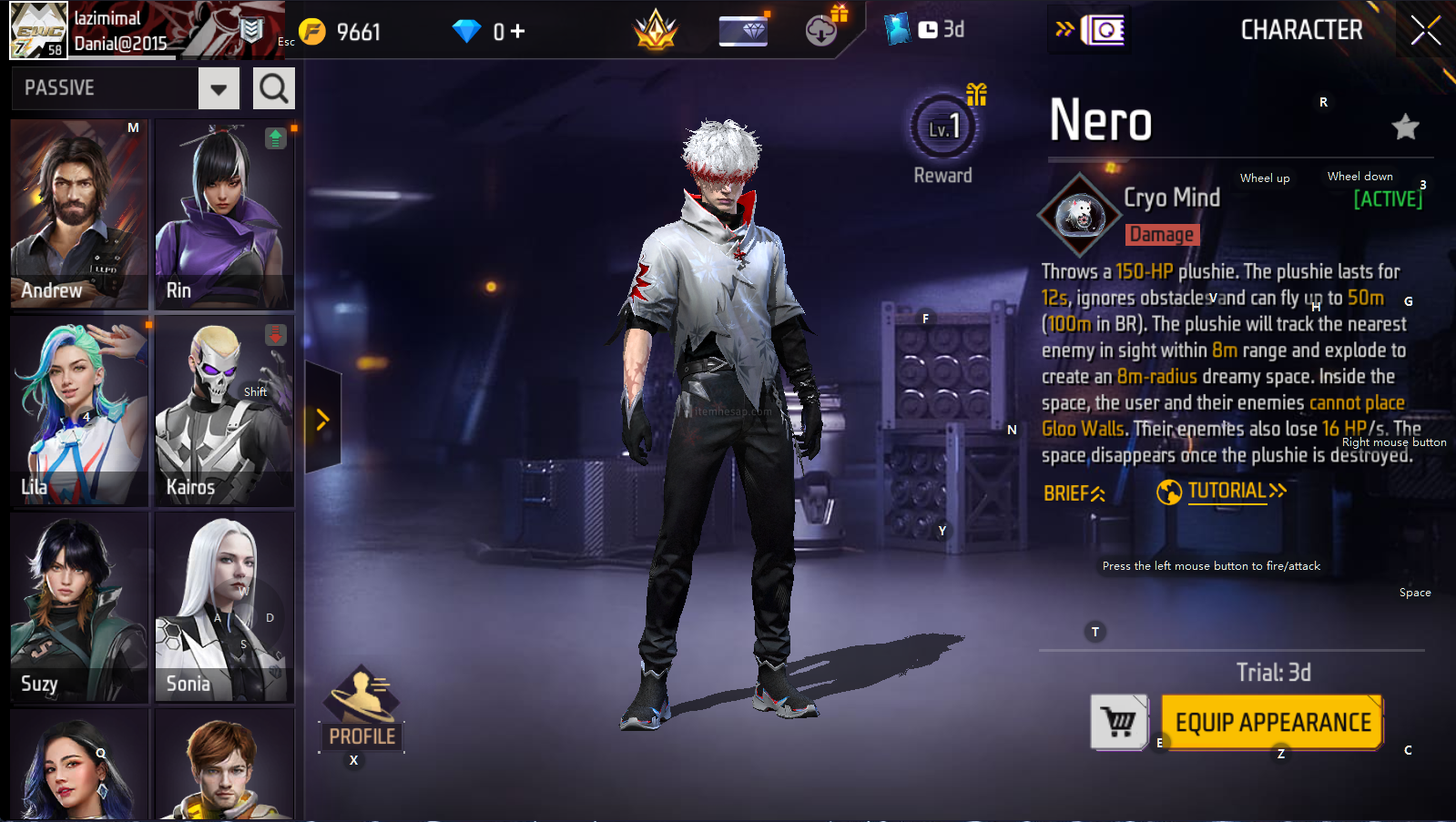The width and height of the screenshot is (1456, 822).
Task: Open the Profile button
Action: tap(361, 710)
